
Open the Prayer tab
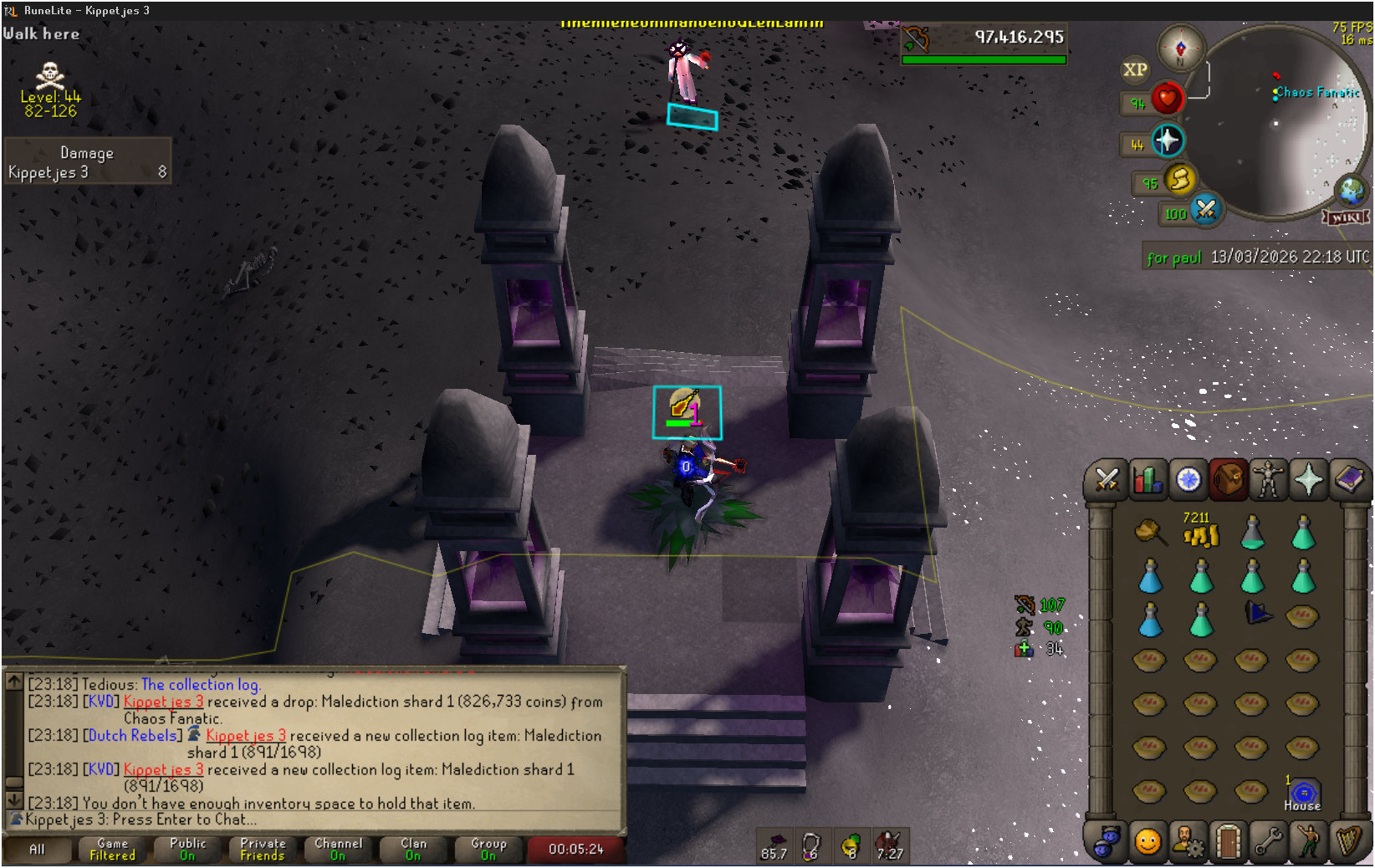(1309, 480)
